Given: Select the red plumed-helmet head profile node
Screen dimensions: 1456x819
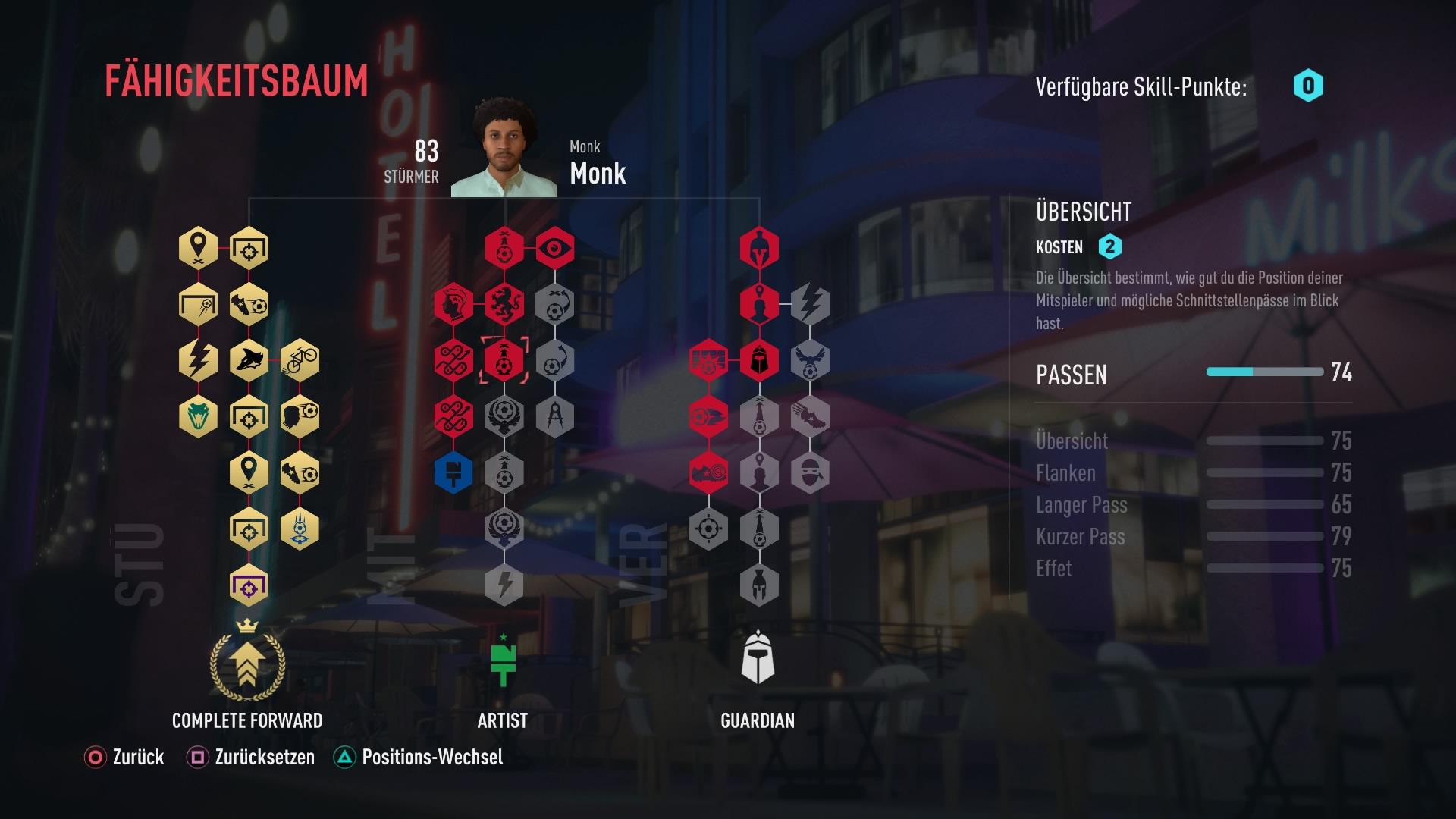Looking at the screenshot, I should 453,304.
